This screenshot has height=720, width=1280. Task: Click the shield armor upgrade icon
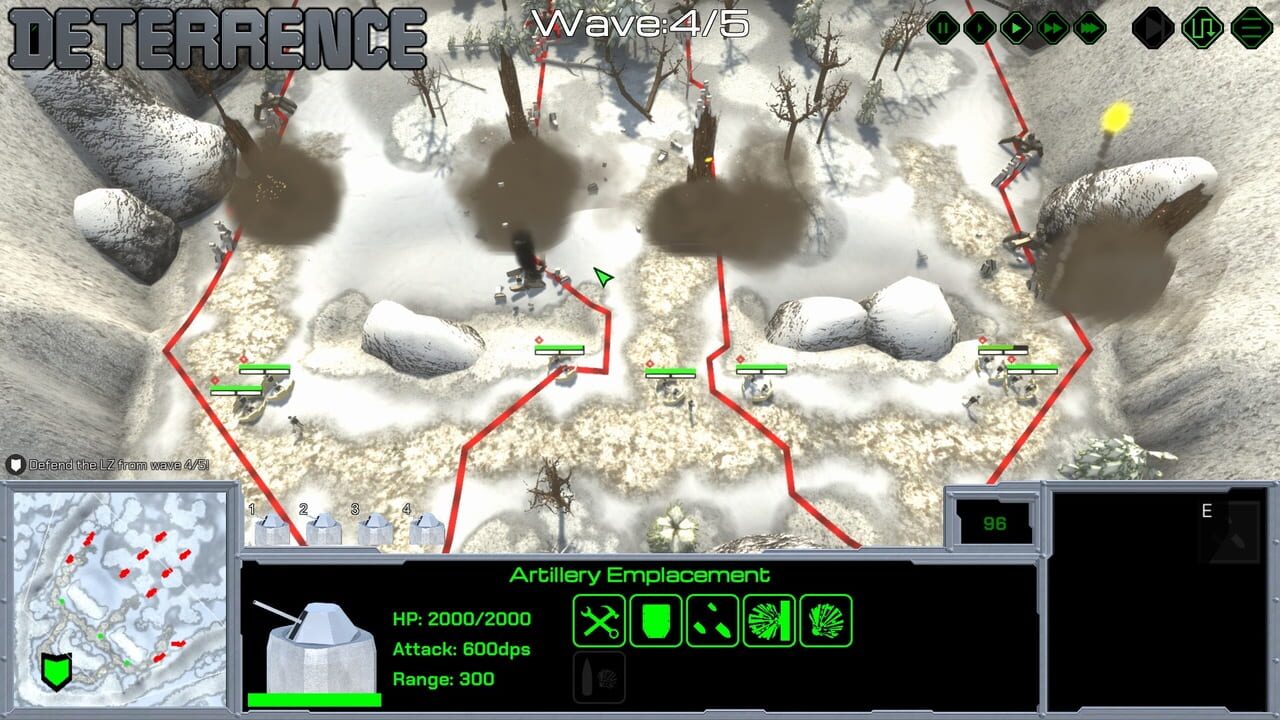(656, 619)
